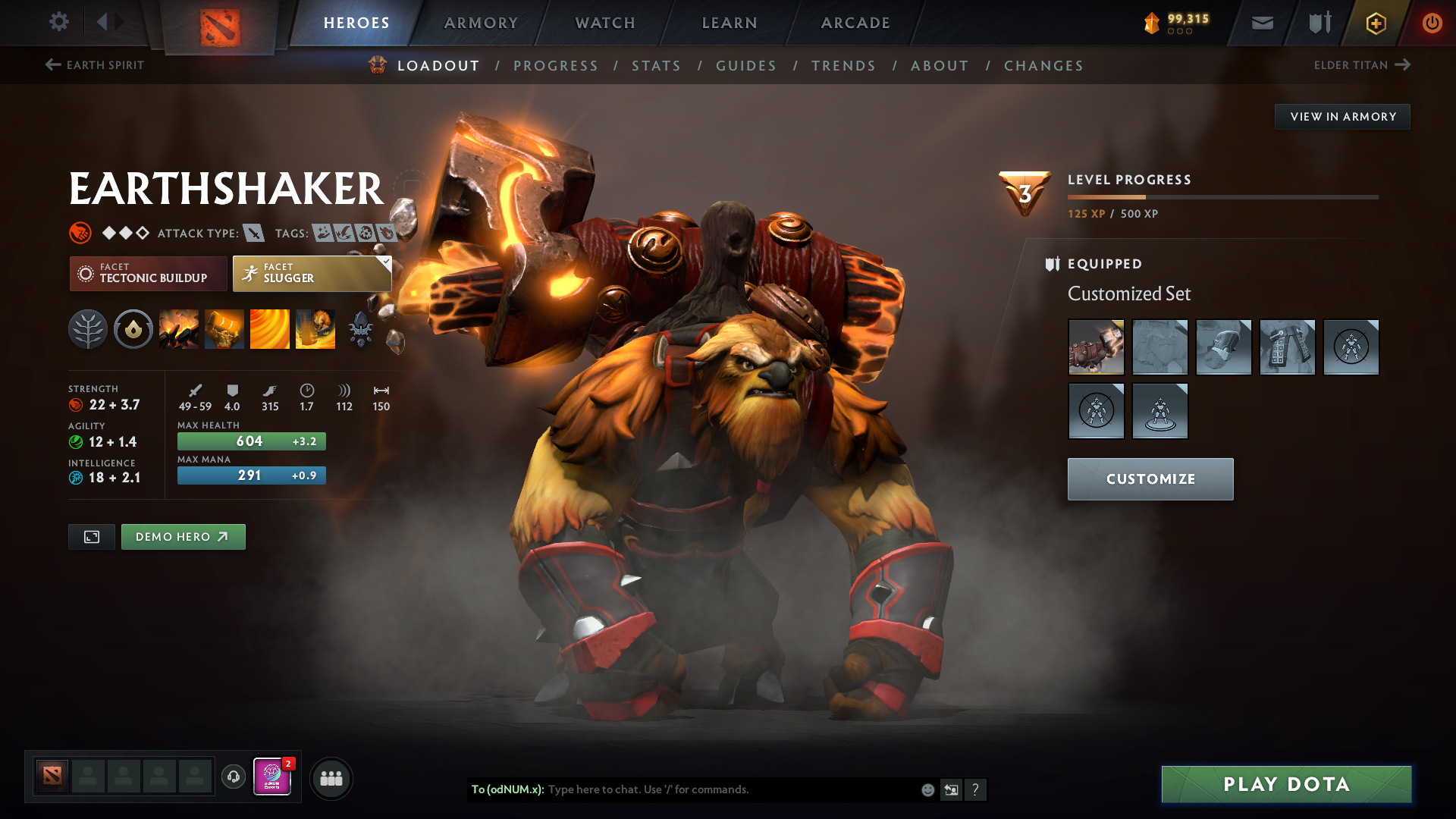Go to previous hero Earth Spirit
Screen dimensions: 1456x819
coord(95,65)
